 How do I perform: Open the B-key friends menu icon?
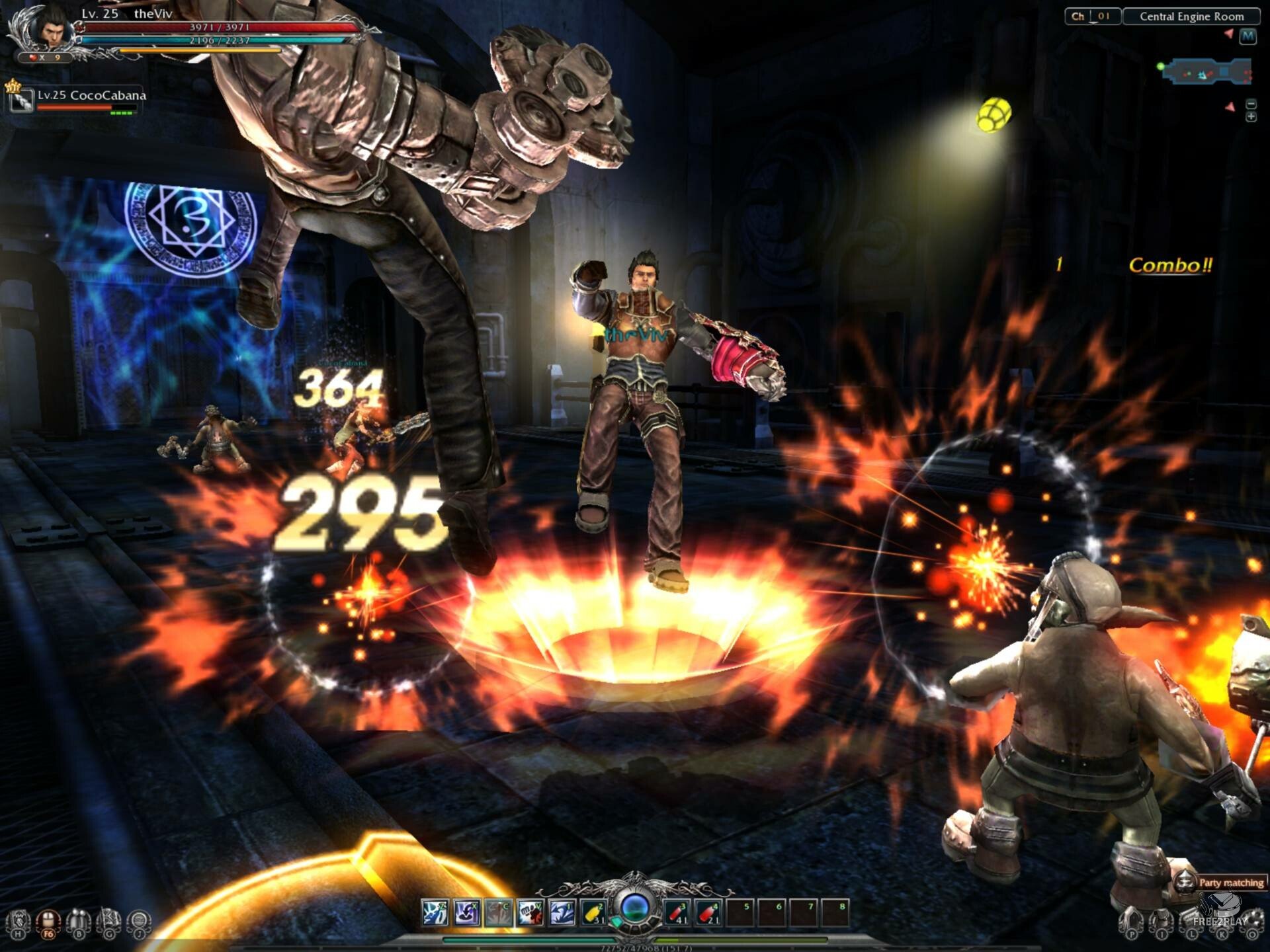pyautogui.click(x=79, y=922)
